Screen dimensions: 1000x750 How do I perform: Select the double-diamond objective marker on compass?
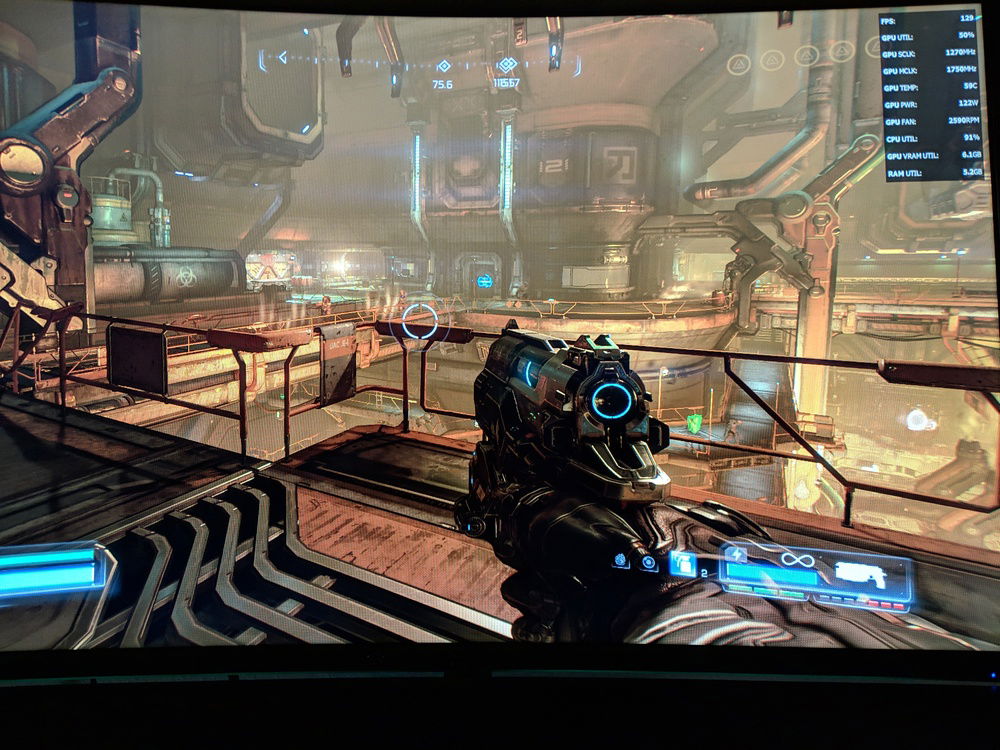(506, 66)
